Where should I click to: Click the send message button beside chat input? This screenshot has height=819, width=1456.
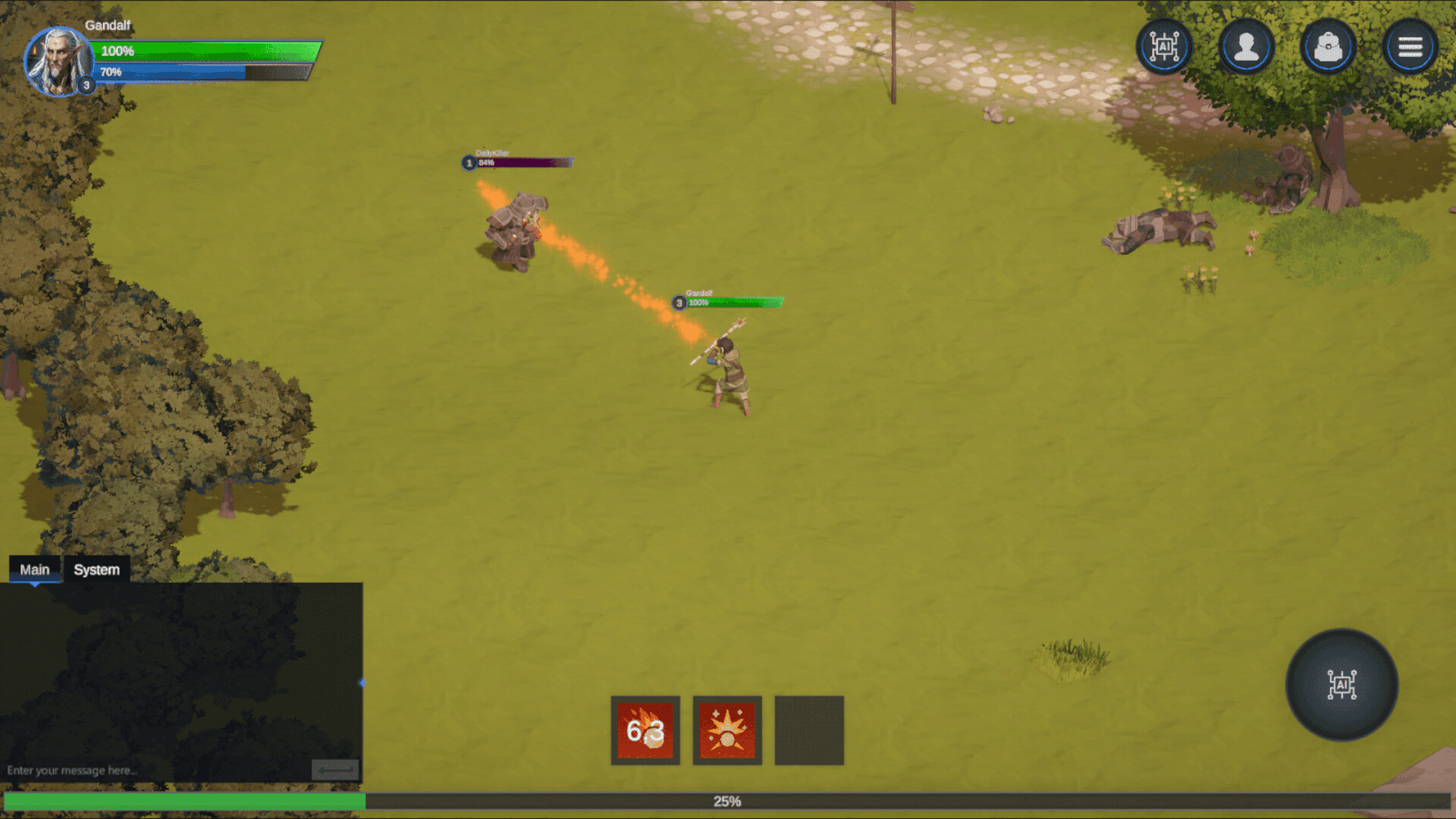click(x=337, y=768)
